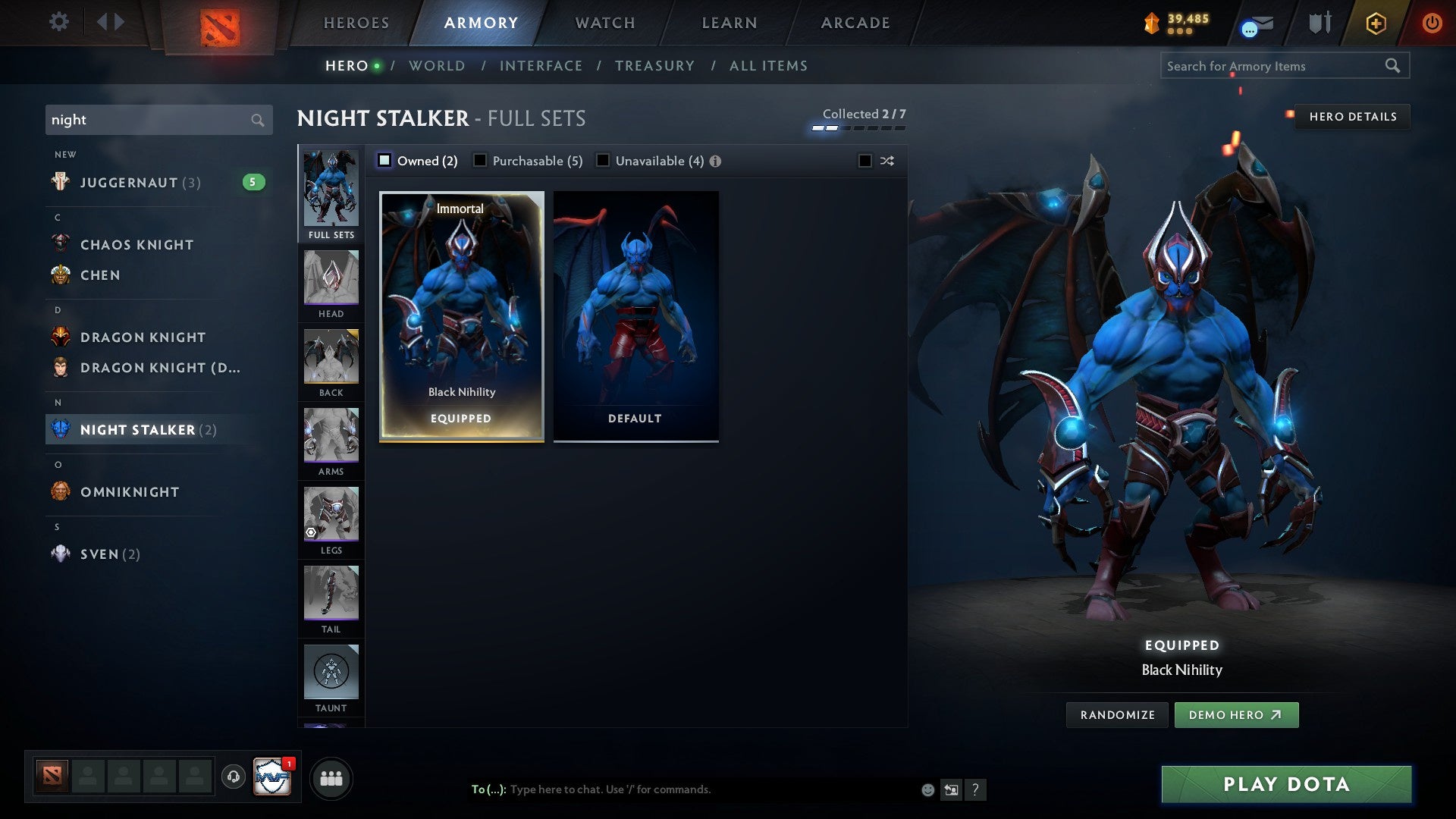Click the shuffle icon beside the filters

click(x=887, y=161)
